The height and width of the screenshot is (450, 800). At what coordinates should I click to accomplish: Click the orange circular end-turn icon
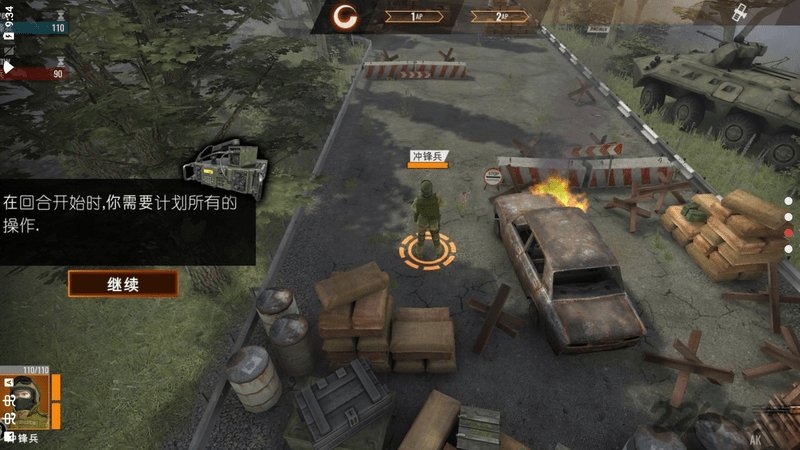click(x=346, y=15)
